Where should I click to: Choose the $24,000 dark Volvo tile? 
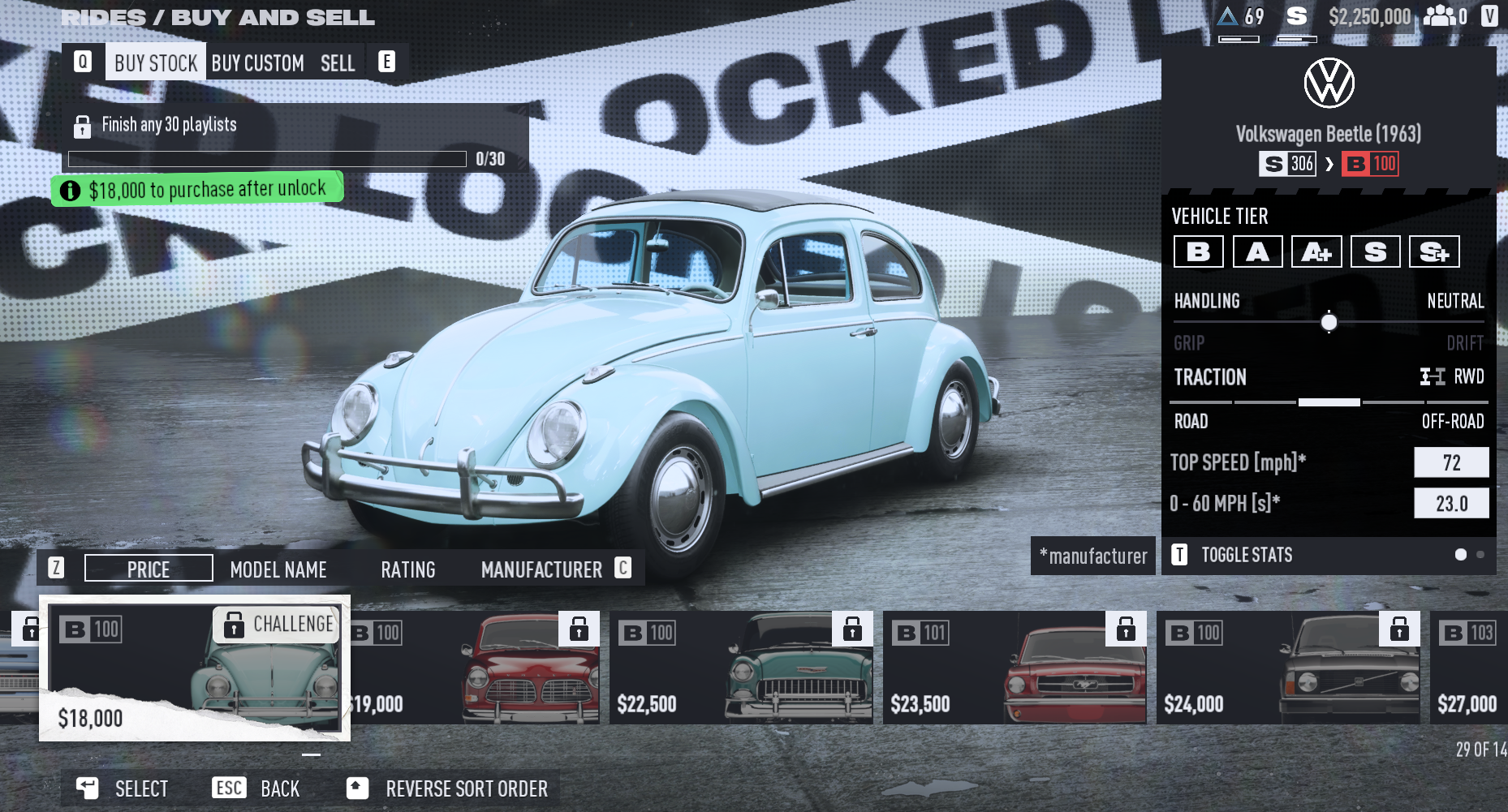1288,668
